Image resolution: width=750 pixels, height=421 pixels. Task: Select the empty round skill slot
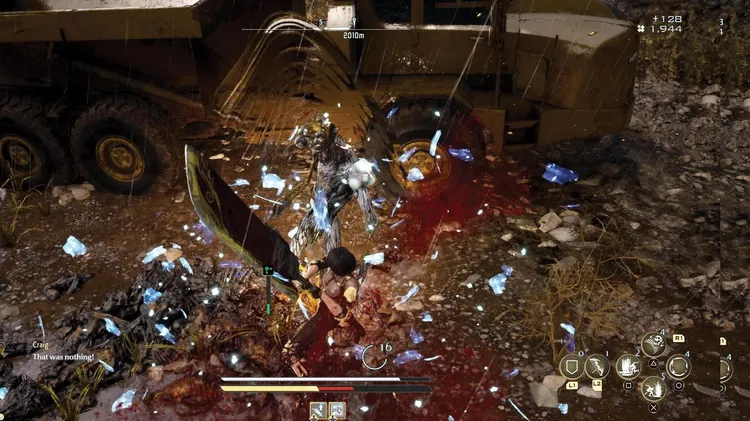(679, 366)
